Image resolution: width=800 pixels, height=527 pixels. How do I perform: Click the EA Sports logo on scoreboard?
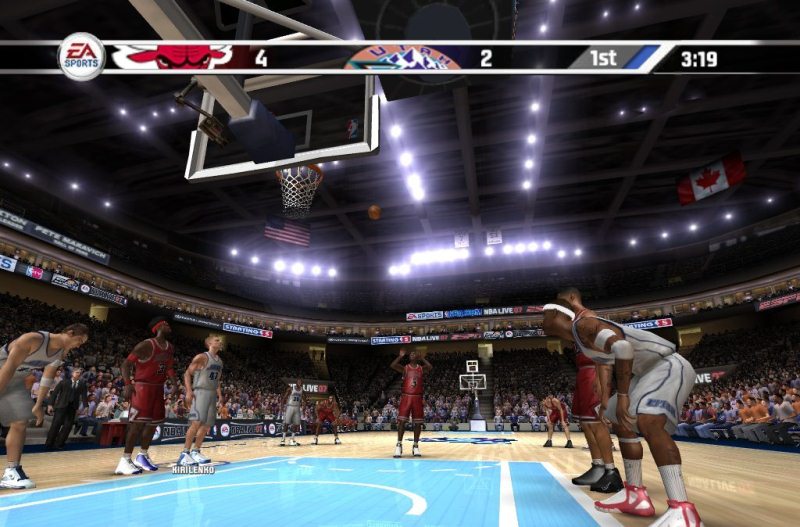tap(81, 56)
